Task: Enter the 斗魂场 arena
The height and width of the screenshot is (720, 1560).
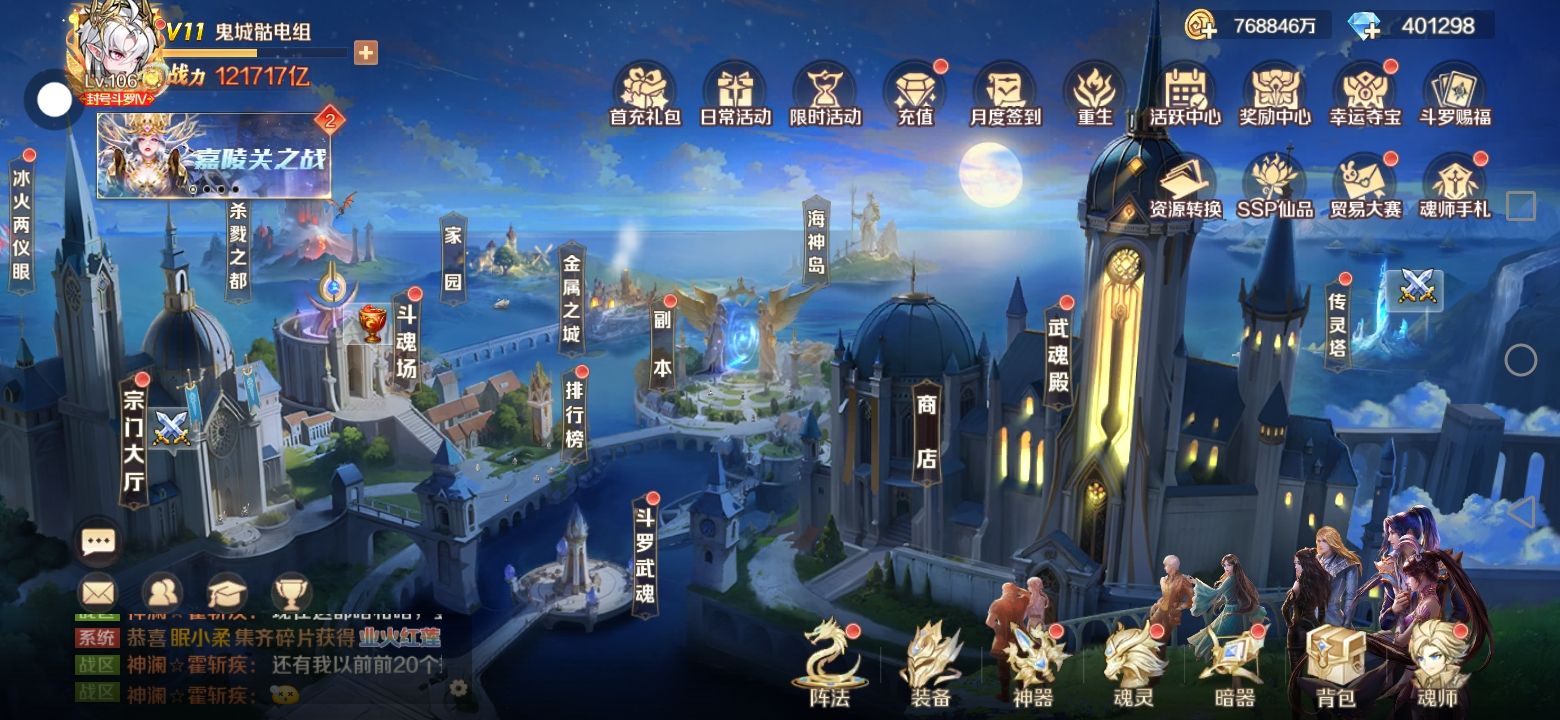Action: 406,342
